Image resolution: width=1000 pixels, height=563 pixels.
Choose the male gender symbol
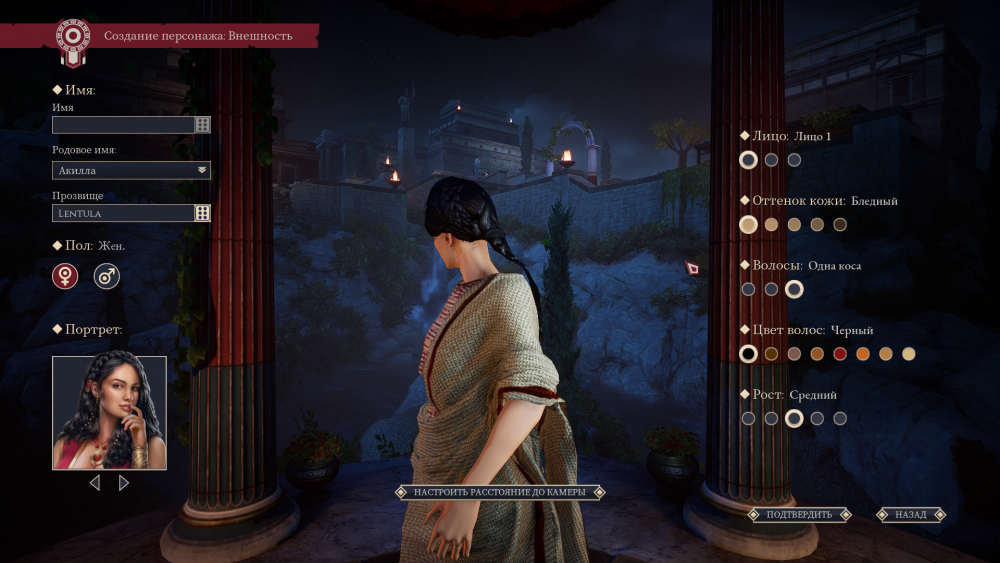coord(107,276)
